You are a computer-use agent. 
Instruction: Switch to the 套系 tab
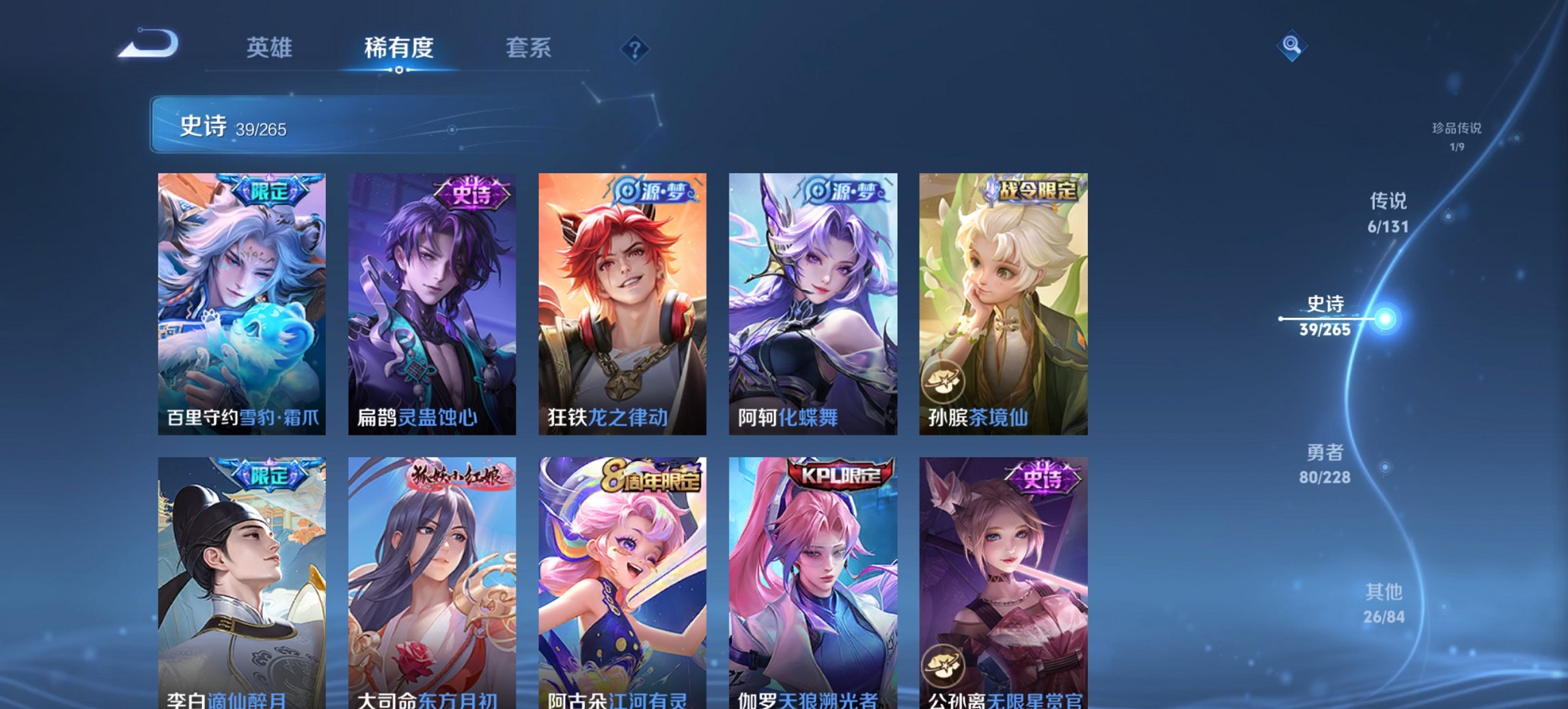528,49
